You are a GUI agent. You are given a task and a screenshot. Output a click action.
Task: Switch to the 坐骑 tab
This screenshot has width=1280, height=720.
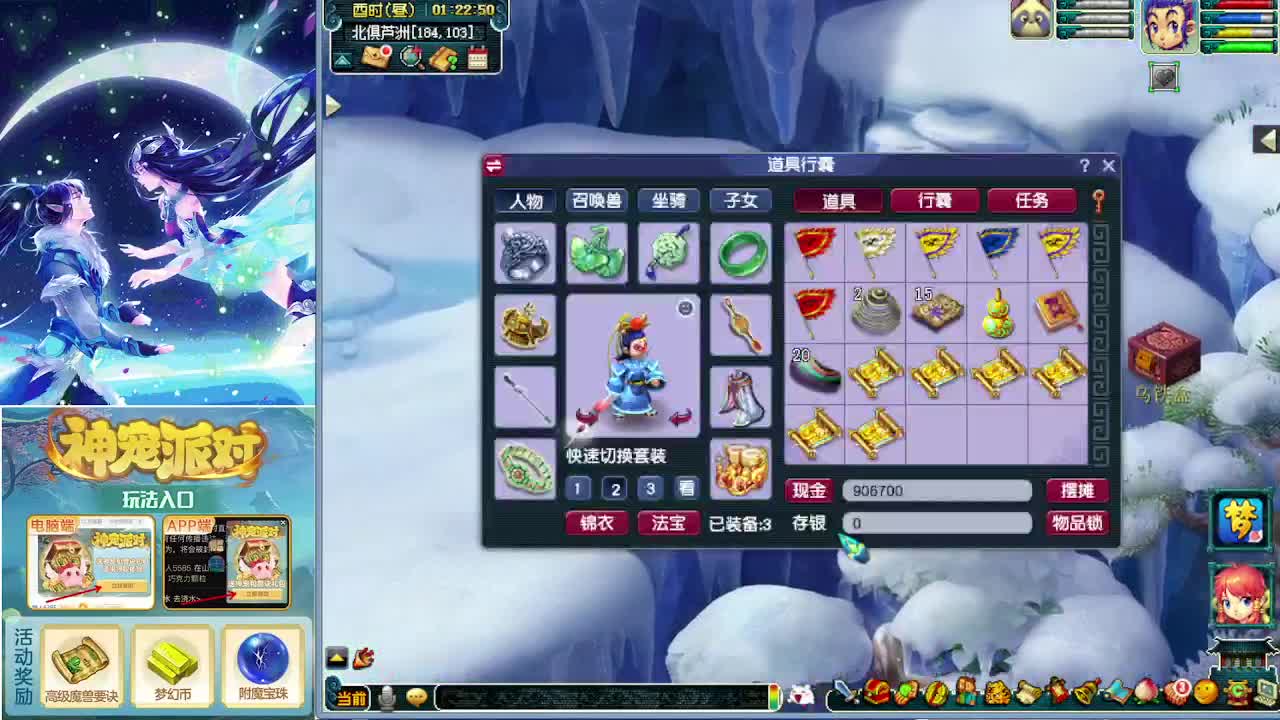(x=668, y=201)
